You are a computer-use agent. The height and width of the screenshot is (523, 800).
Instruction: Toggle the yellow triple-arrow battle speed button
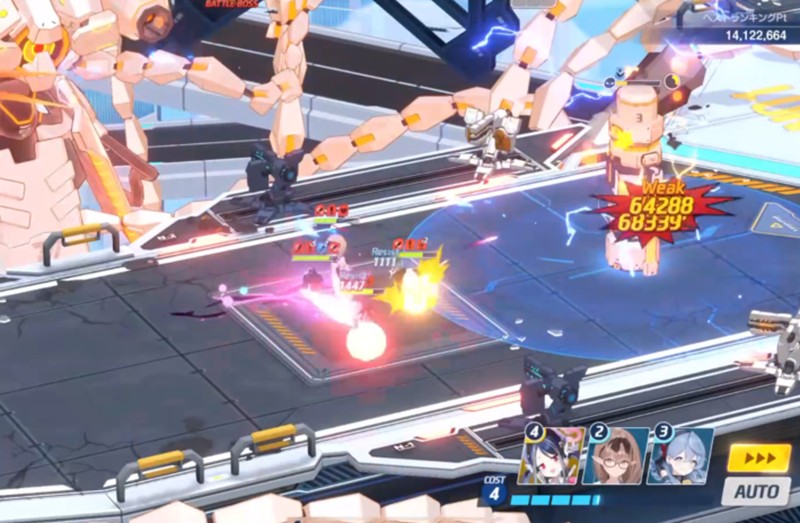coord(757,458)
